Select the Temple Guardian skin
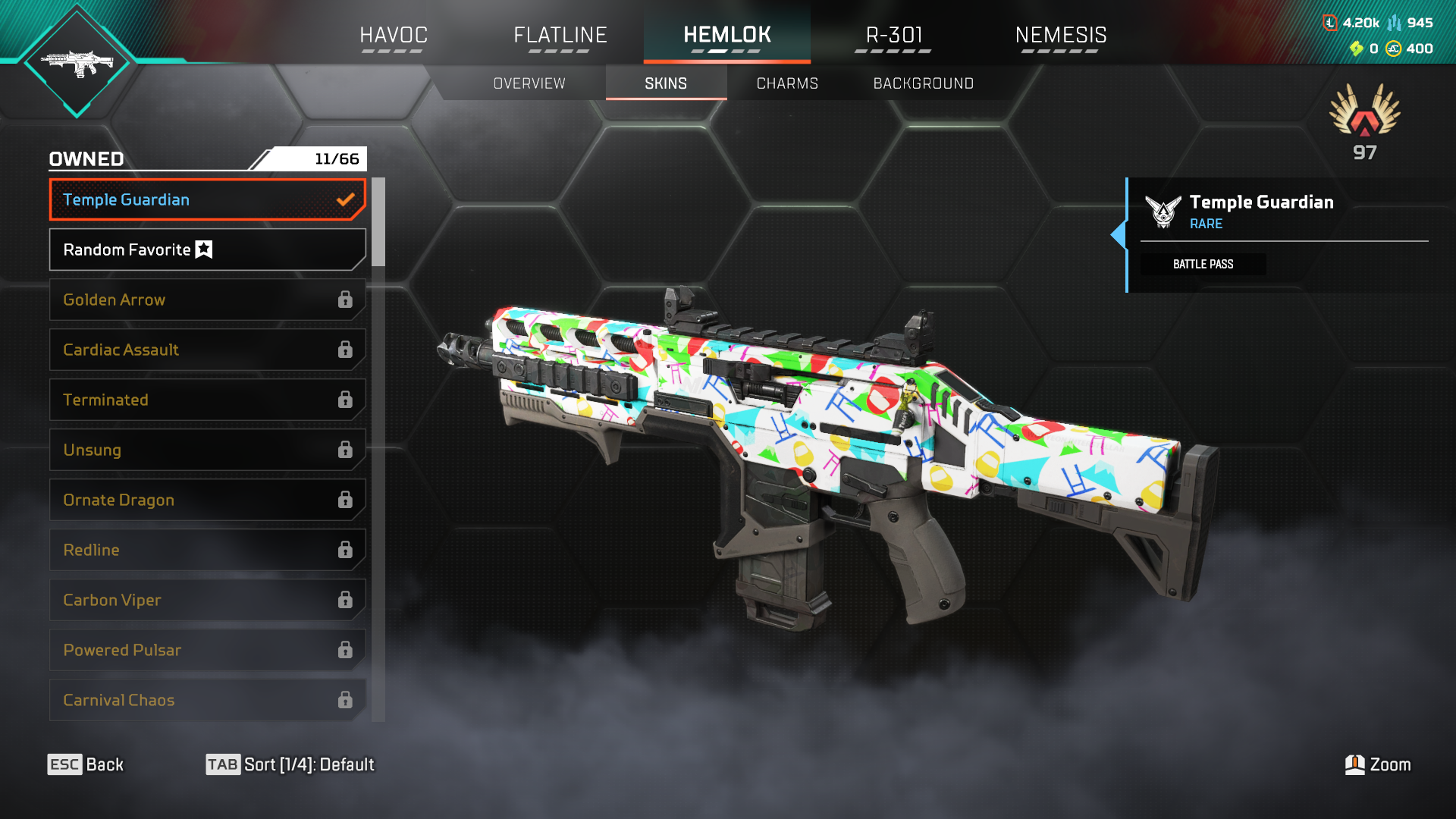 (x=207, y=199)
